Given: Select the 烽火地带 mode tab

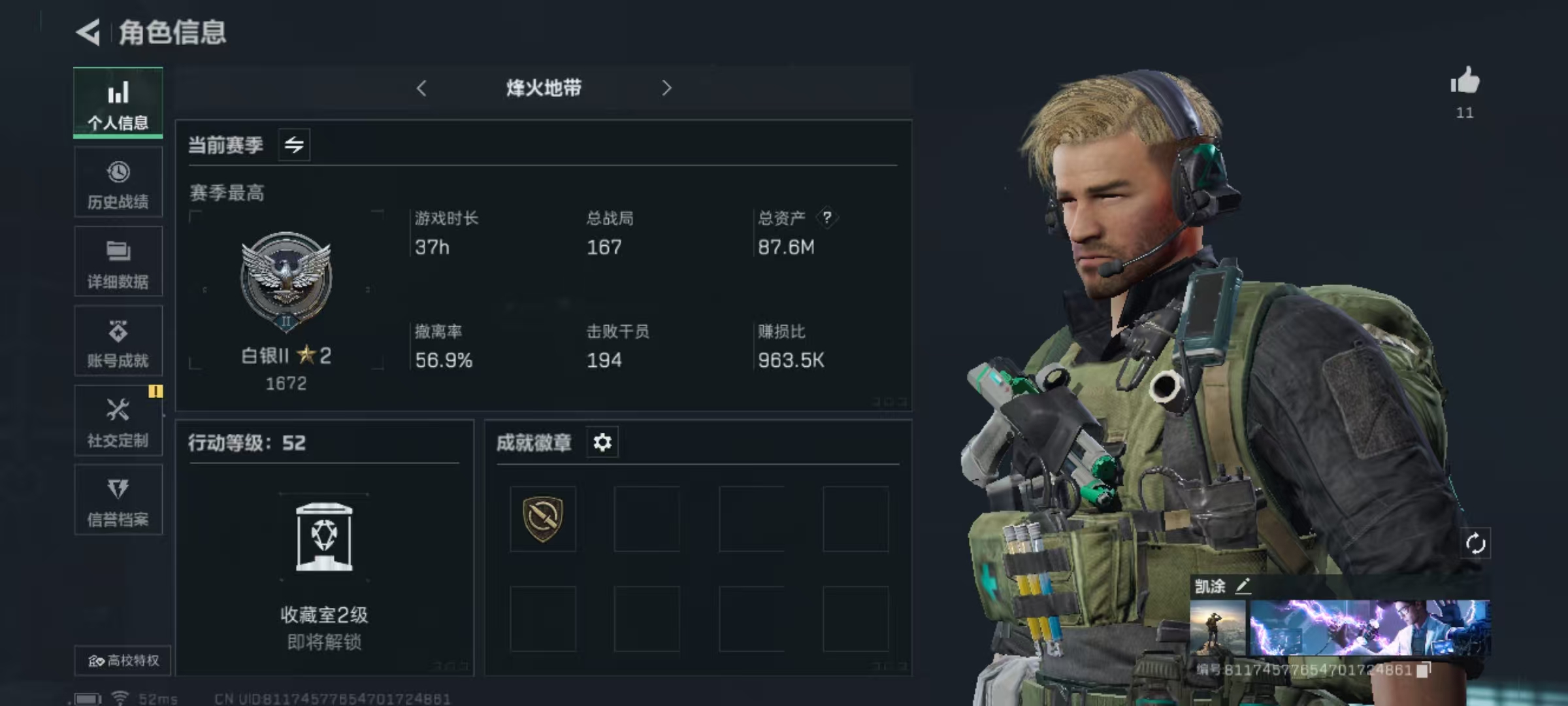Looking at the screenshot, I should pos(544,88).
